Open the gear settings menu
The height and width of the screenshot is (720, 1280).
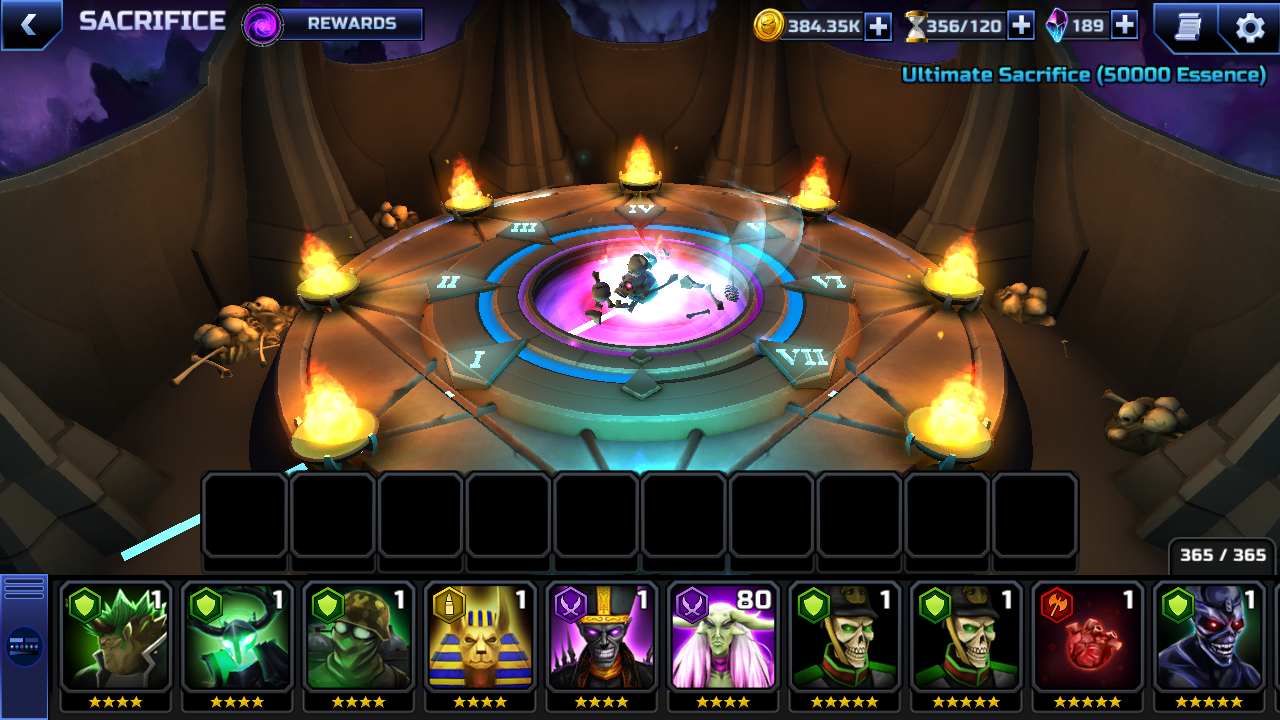[x=1250, y=27]
